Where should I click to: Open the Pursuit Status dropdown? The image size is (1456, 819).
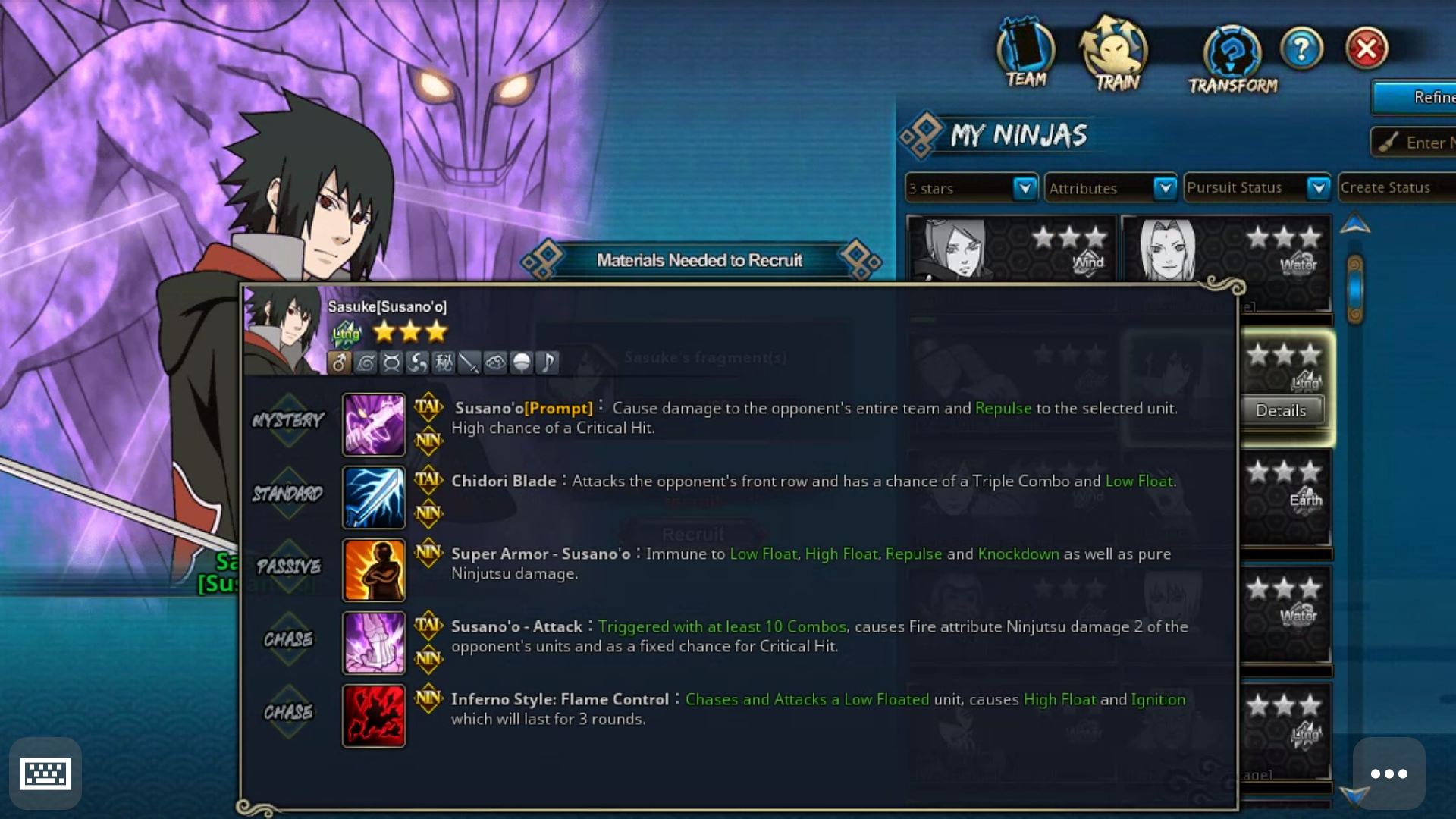[x=1257, y=188]
